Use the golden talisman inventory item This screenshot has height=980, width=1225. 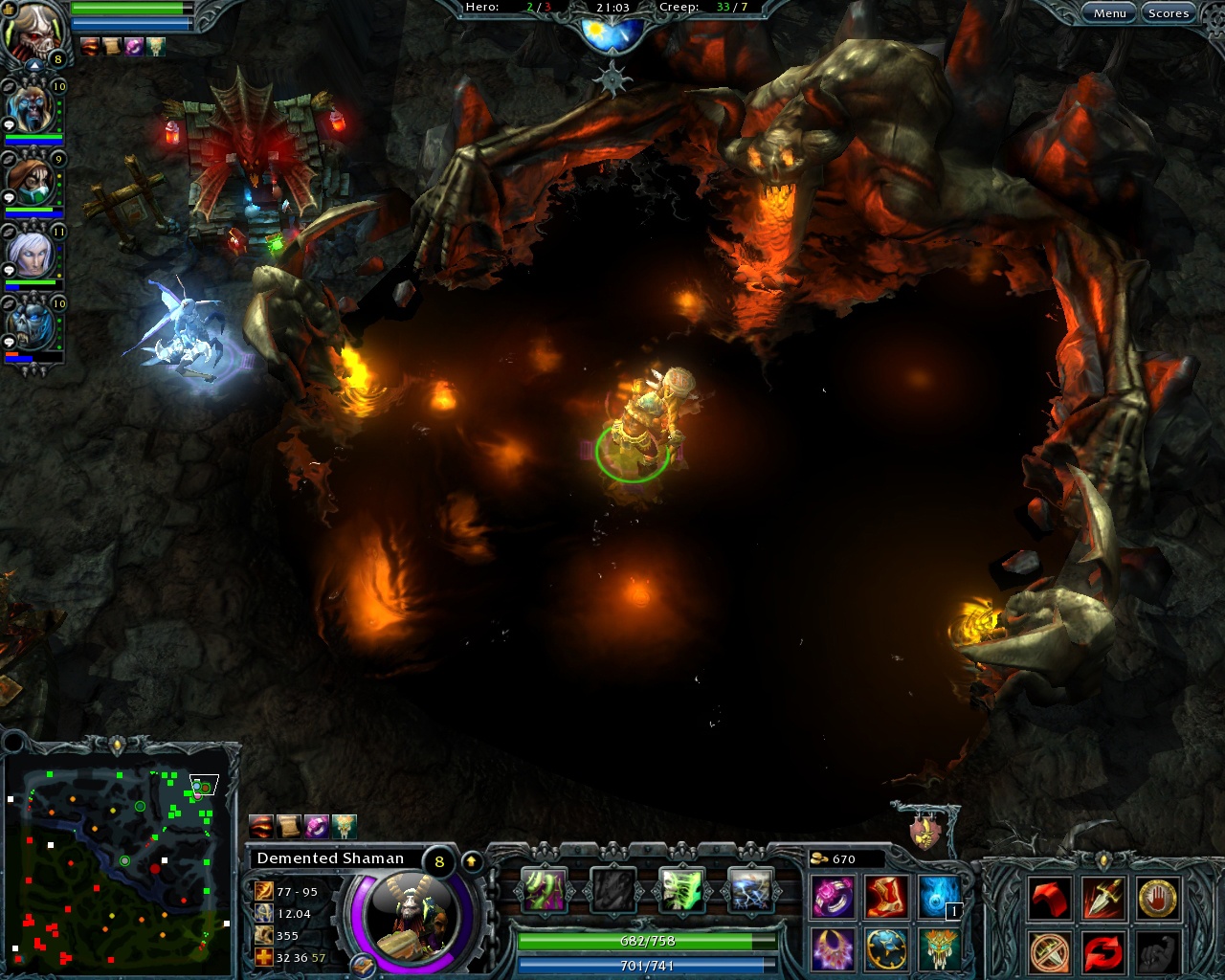click(x=939, y=950)
